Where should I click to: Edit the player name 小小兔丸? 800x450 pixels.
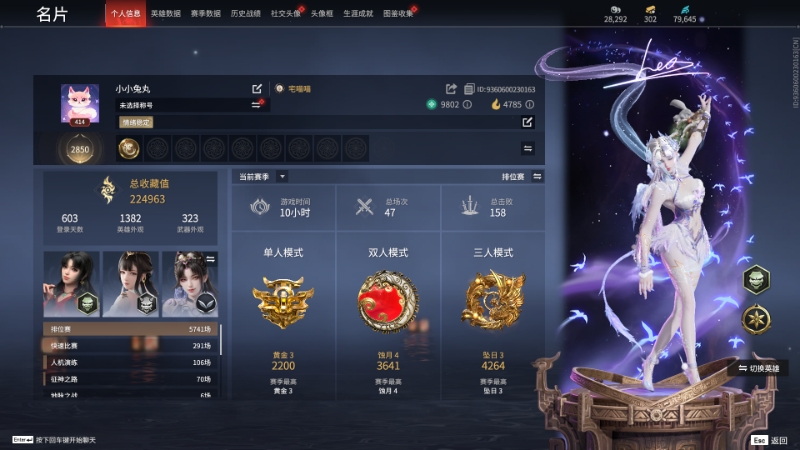(257, 89)
